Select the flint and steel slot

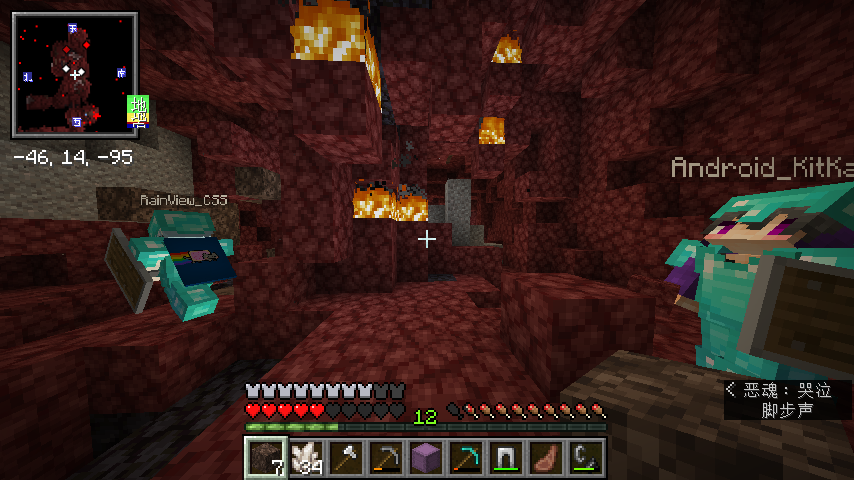click(x=585, y=457)
